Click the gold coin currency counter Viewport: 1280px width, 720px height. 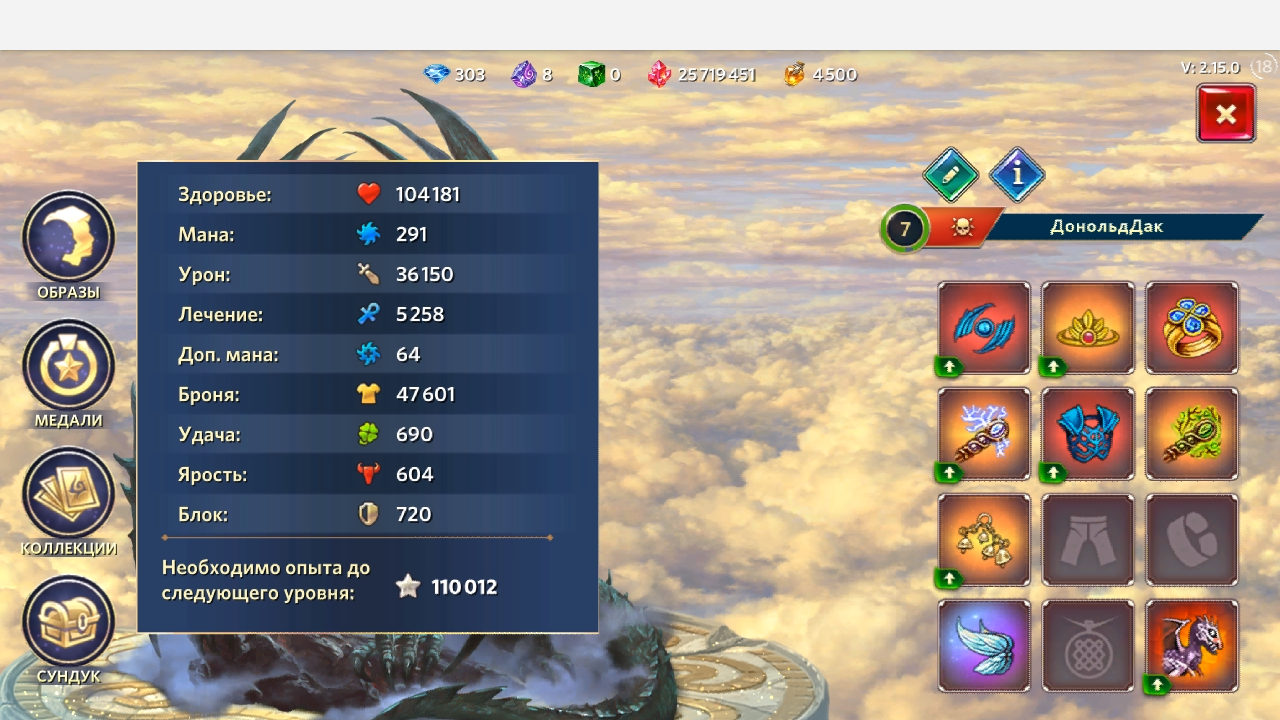[x=821, y=75]
